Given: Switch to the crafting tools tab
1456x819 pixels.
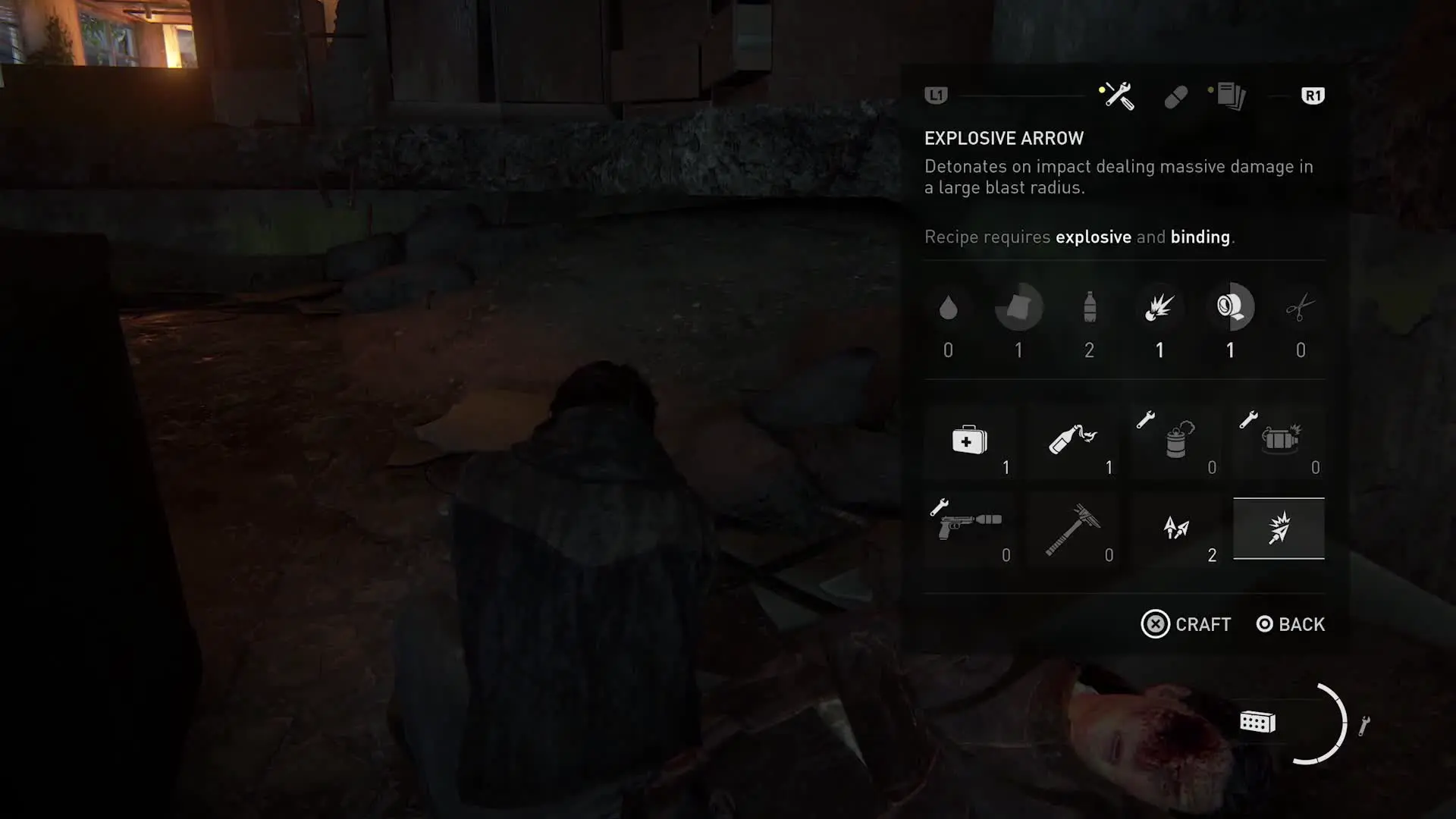Looking at the screenshot, I should (x=1117, y=96).
